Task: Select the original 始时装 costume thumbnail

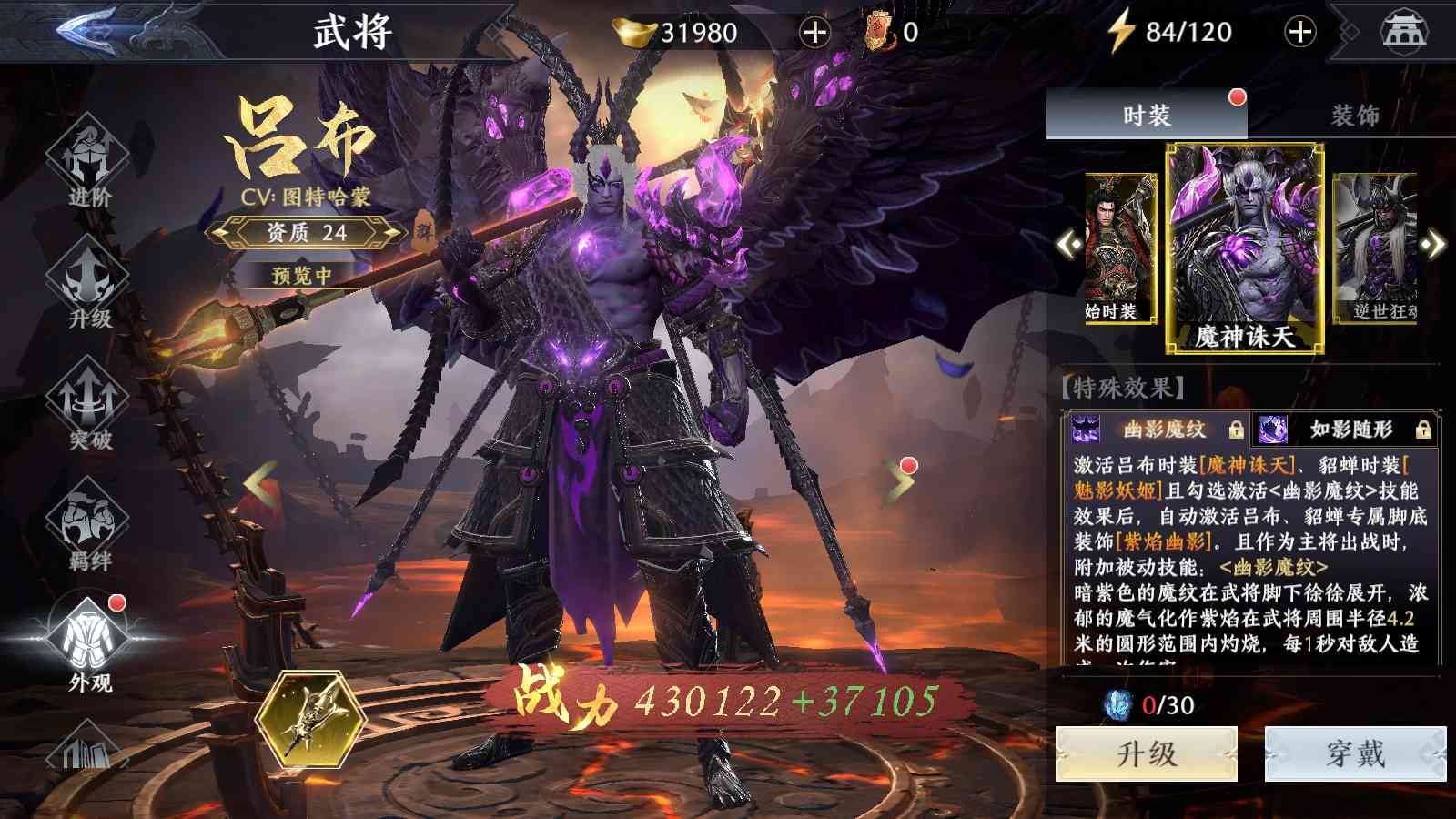Action: pyautogui.click(x=1118, y=248)
